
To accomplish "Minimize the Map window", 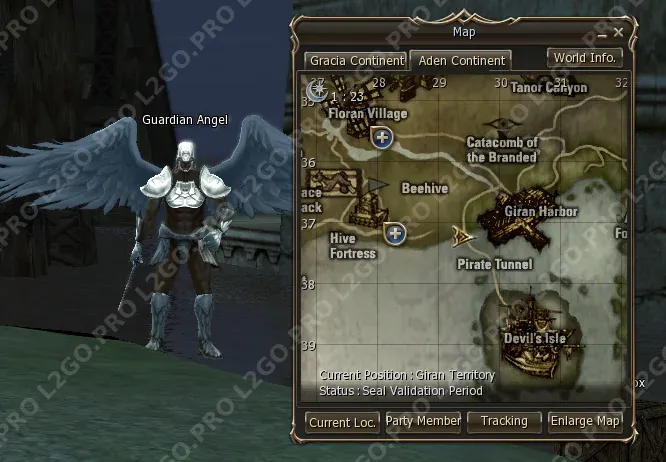I will coord(601,32).
